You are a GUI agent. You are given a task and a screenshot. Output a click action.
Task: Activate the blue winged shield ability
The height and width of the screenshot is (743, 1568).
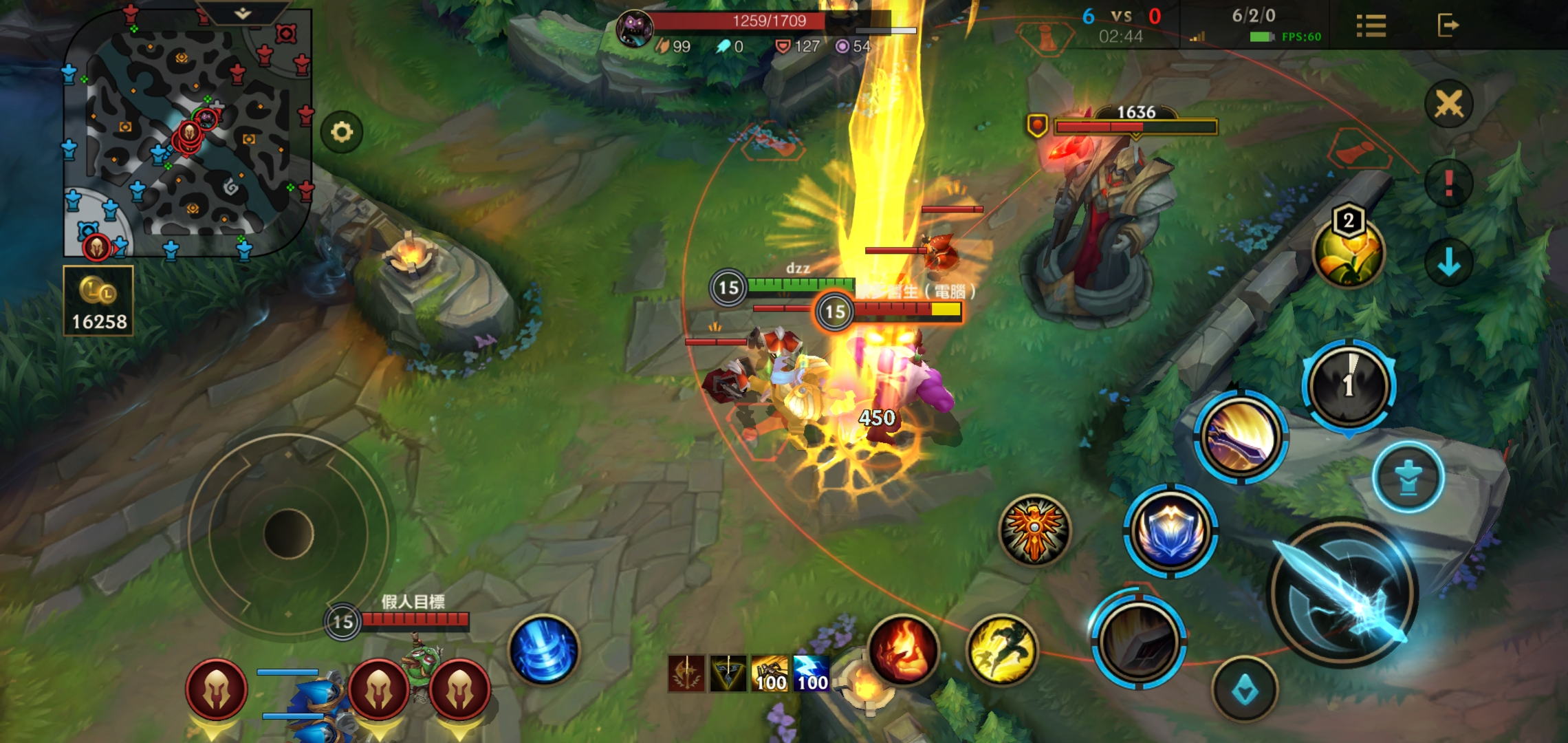[1170, 531]
